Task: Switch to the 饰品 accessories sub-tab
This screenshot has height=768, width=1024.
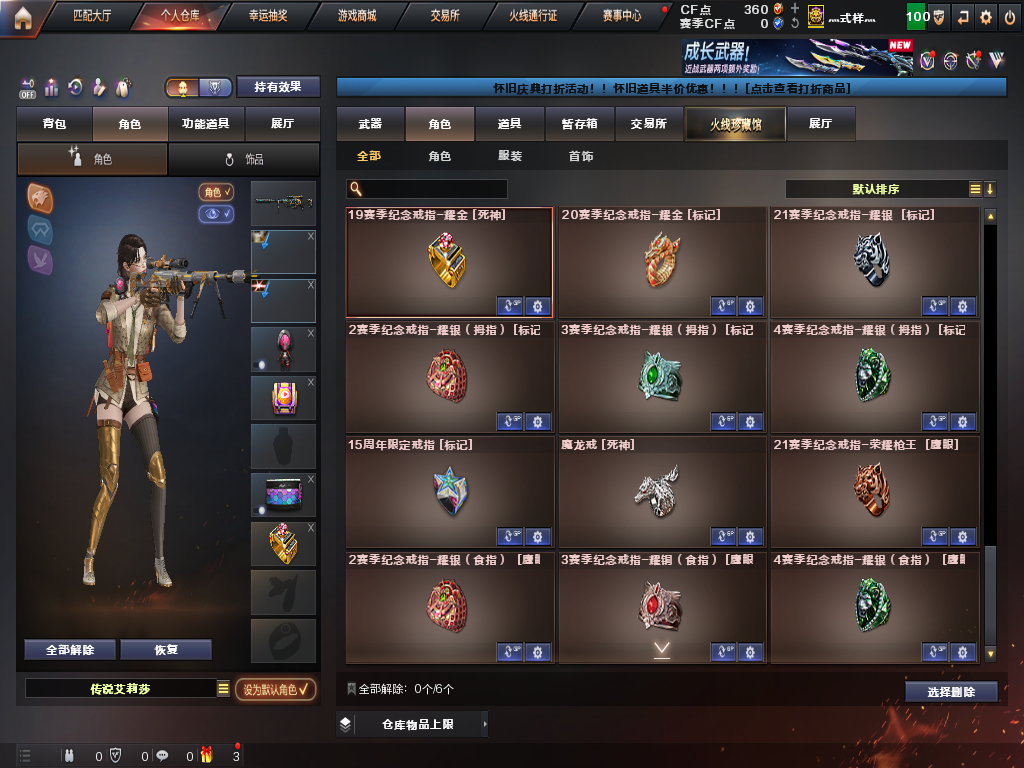Action: point(245,159)
